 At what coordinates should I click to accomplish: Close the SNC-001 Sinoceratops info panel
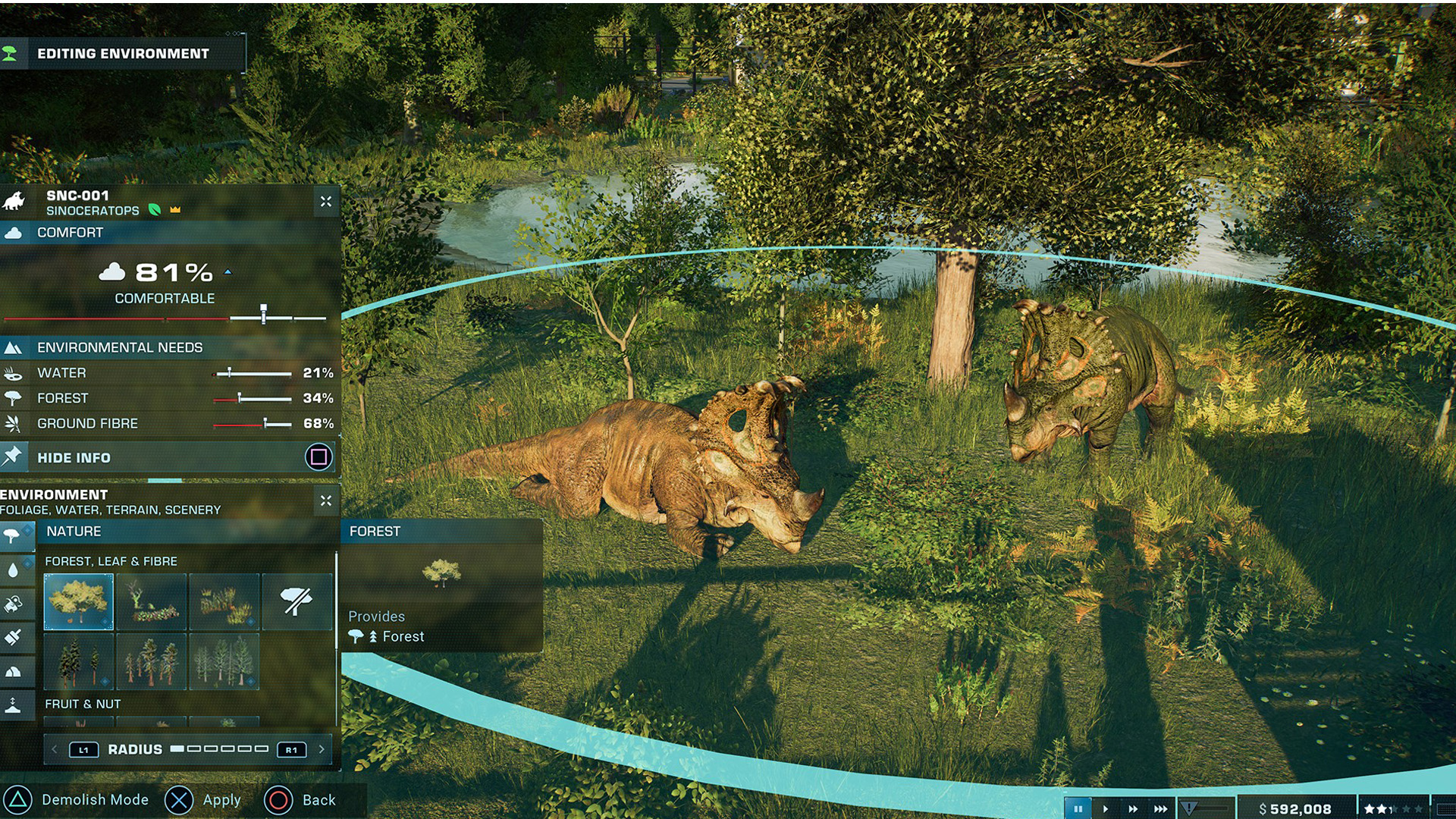tap(326, 202)
